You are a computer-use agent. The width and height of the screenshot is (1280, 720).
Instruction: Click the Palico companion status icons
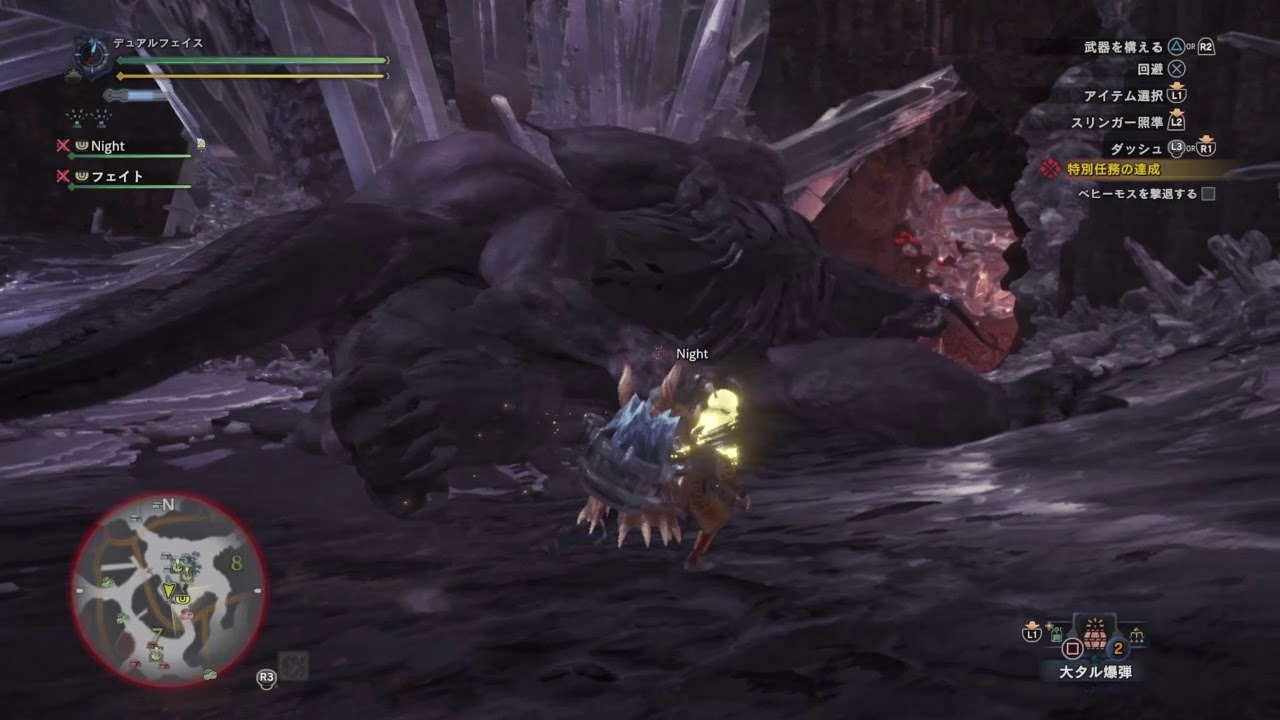[89, 117]
